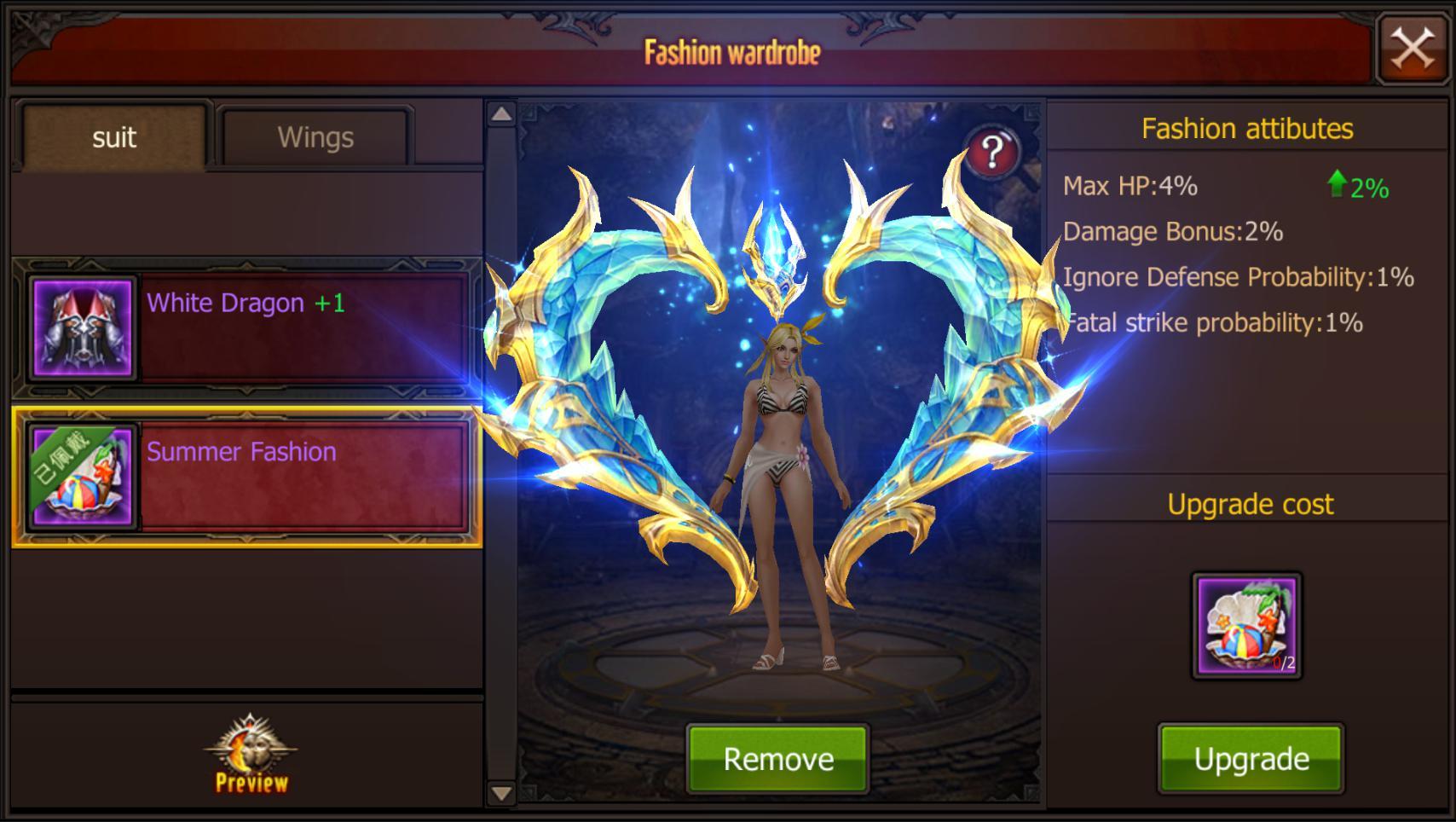Switch to the Wings tab
Image resolution: width=1456 pixels, height=822 pixels.
[314, 136]
